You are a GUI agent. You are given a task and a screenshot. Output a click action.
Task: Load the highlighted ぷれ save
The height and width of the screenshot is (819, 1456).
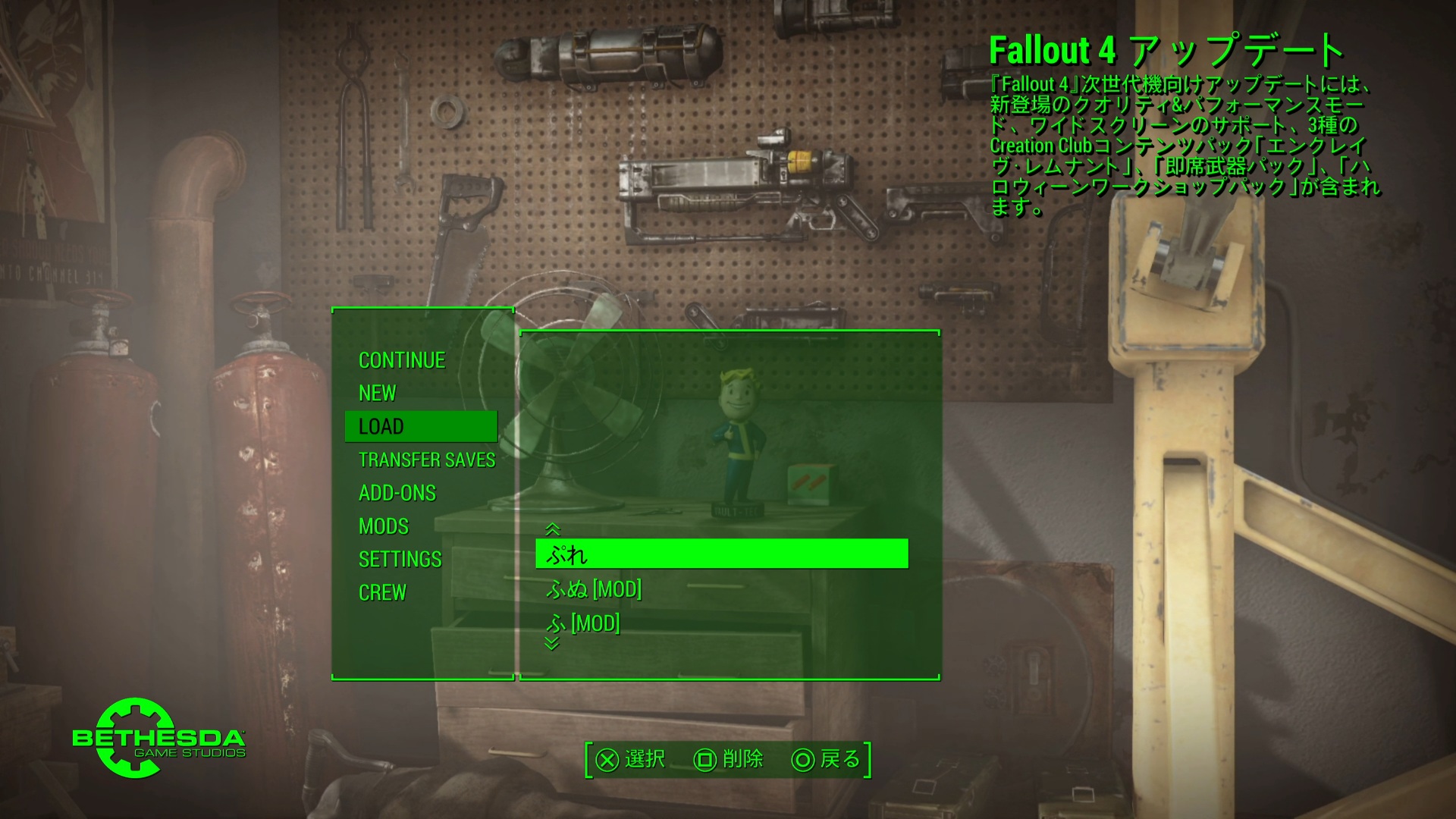click(720, 554)
